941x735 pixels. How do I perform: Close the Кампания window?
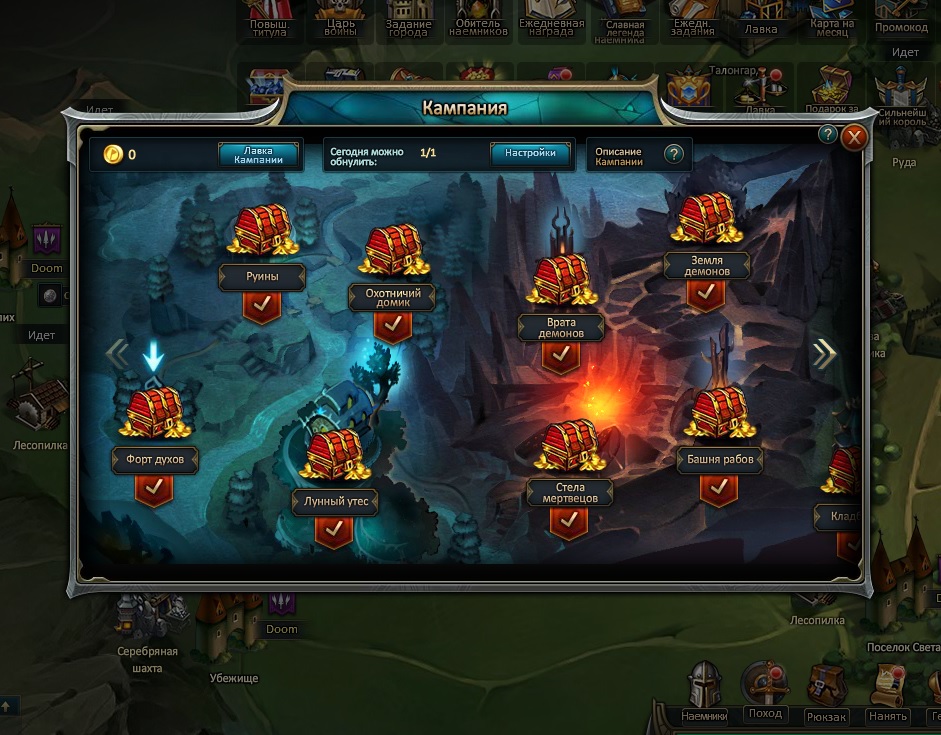pos(853,137)
